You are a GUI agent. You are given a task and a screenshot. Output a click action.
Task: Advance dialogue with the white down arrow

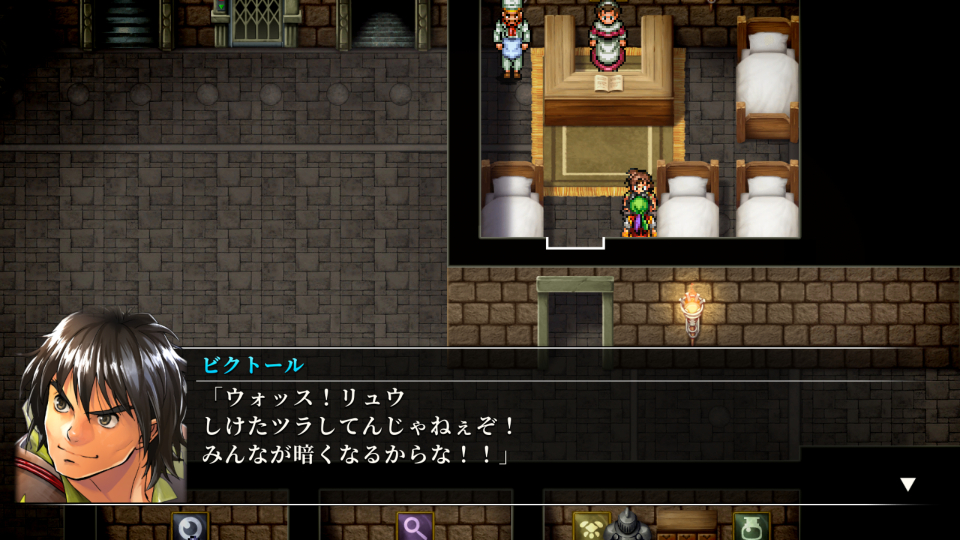907,484
